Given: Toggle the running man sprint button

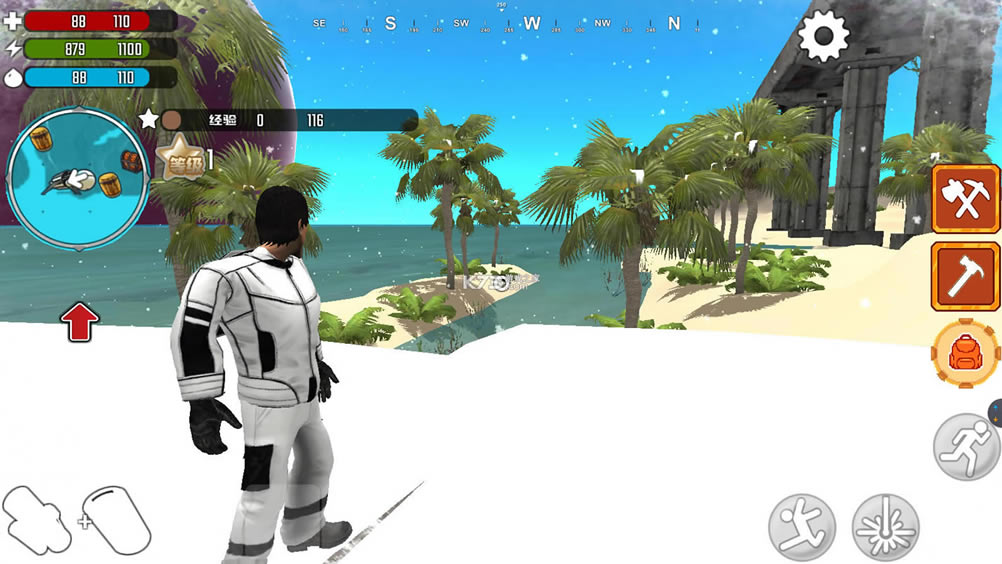Looking at the screenshot, I should tap(966, 446).
